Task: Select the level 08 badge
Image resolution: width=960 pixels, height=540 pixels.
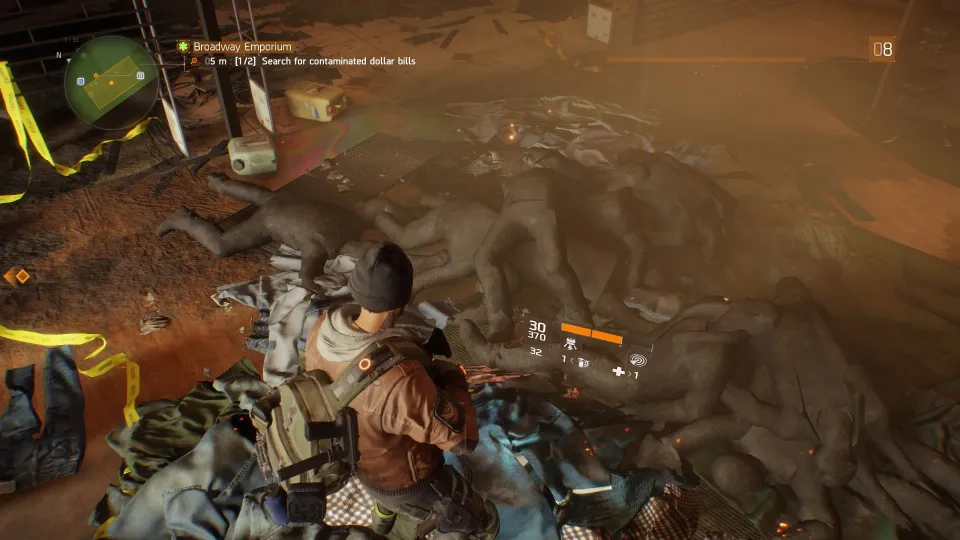Action: (x=881, y=49)
